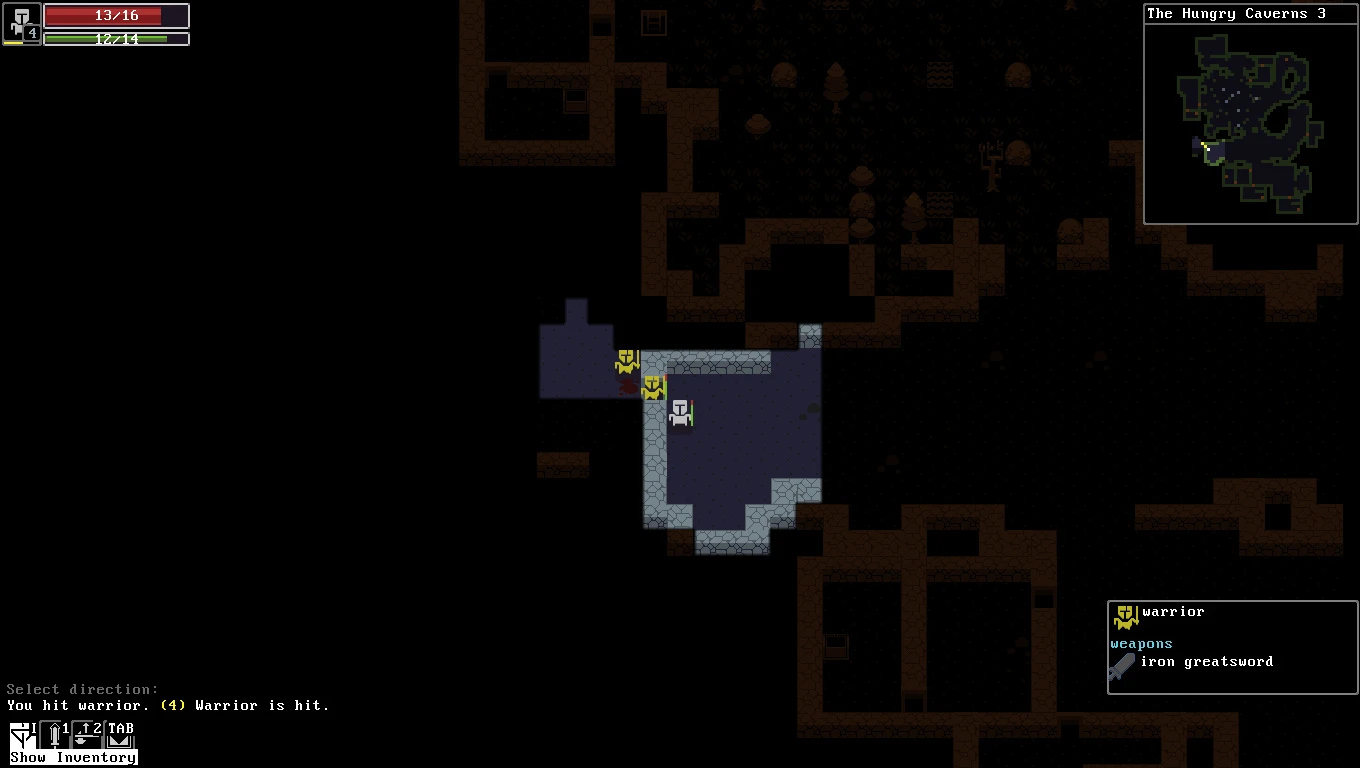Click the player knight portrait

(21, 23)
